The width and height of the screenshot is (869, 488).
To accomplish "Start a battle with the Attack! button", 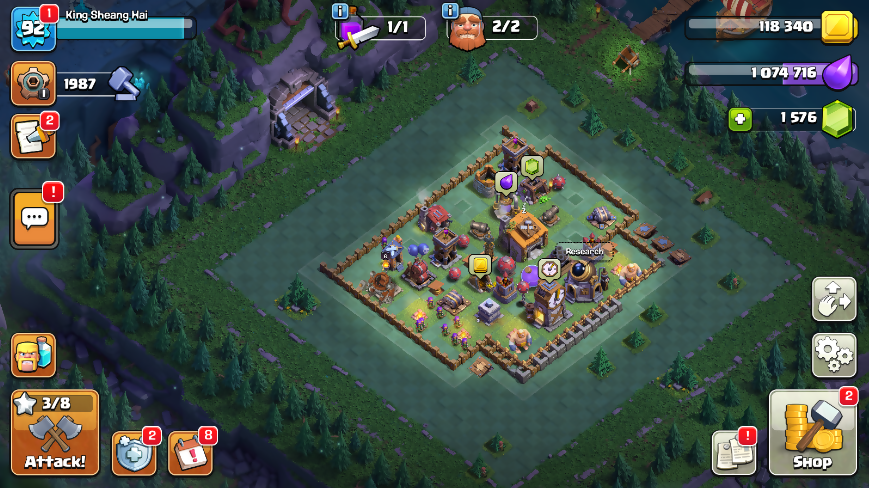I will coord(55,432).
